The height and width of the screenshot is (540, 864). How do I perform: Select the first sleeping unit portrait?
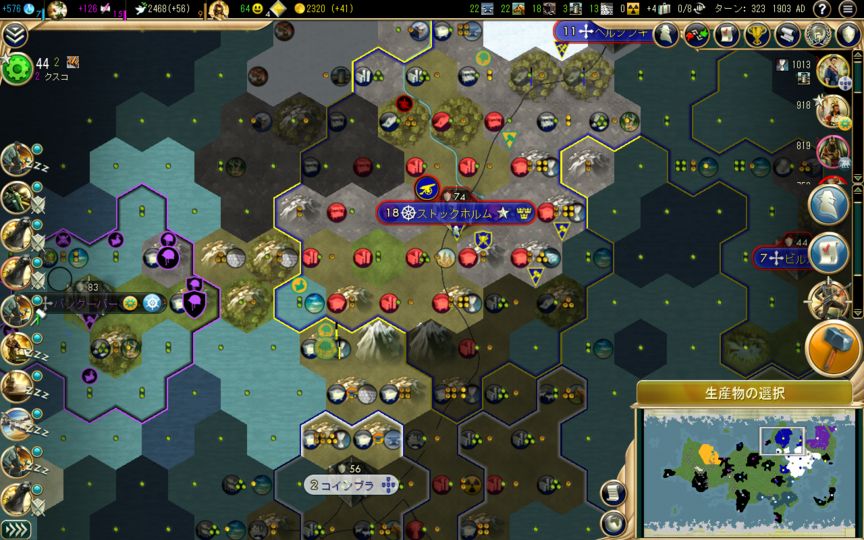[17, 159]
